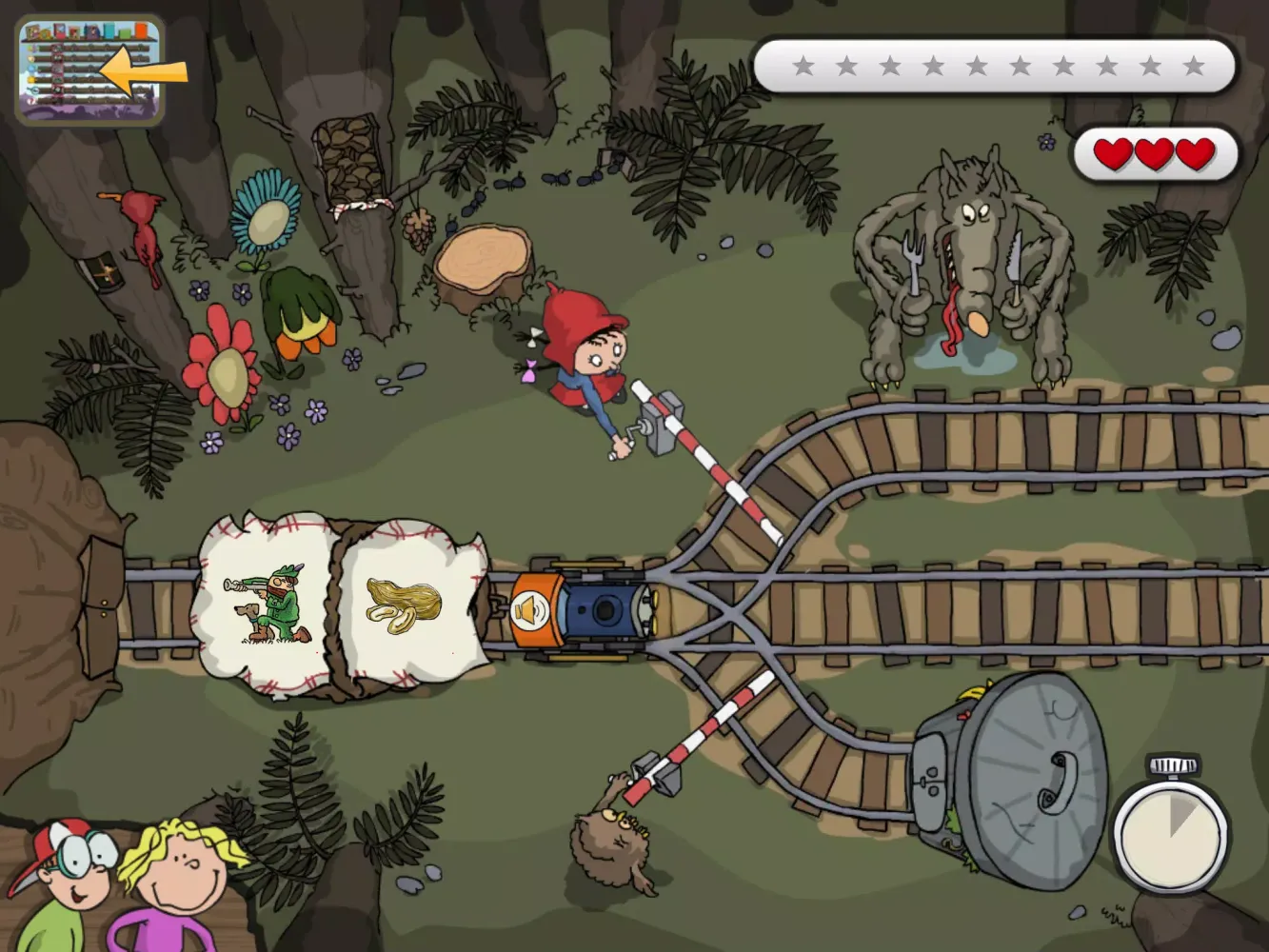Play the sound on the locomotive speaker
The width and height of the screenshot is (1269, 952).
(526, 610)
